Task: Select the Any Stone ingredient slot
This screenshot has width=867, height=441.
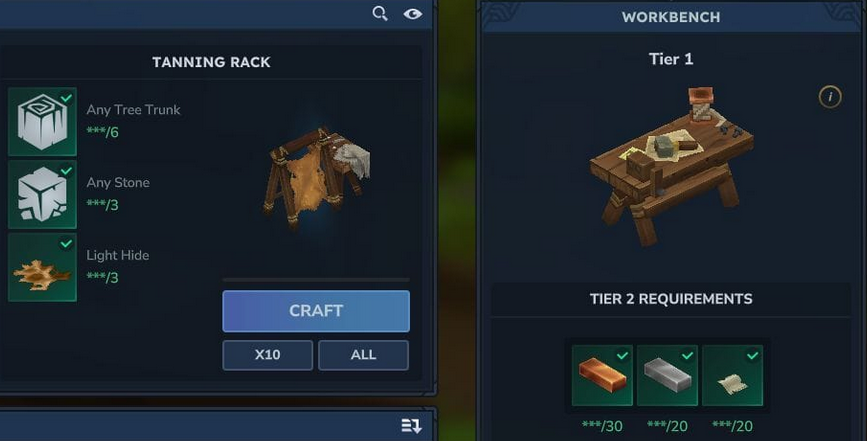Action: pos(42,194)
